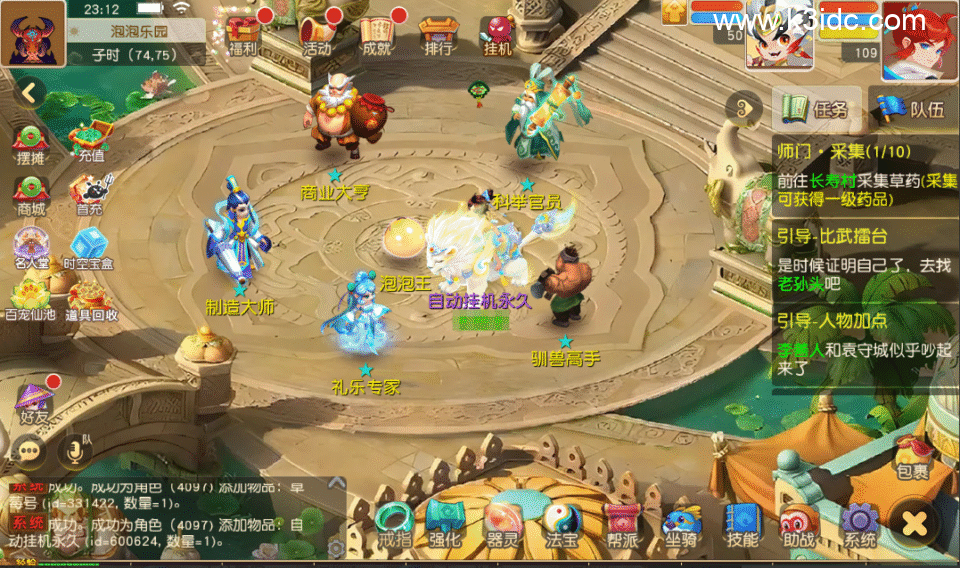Open the 技能 skills menu
This screenshot has height=568, width=960.
point(742,524)
